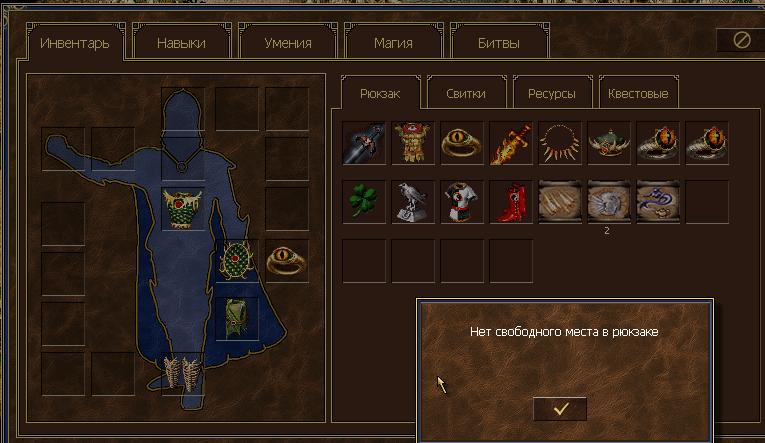The image size is (765, 443).
Task: Select the equipped green round shield
Action: pyautogui.click(x=237, y=261)
